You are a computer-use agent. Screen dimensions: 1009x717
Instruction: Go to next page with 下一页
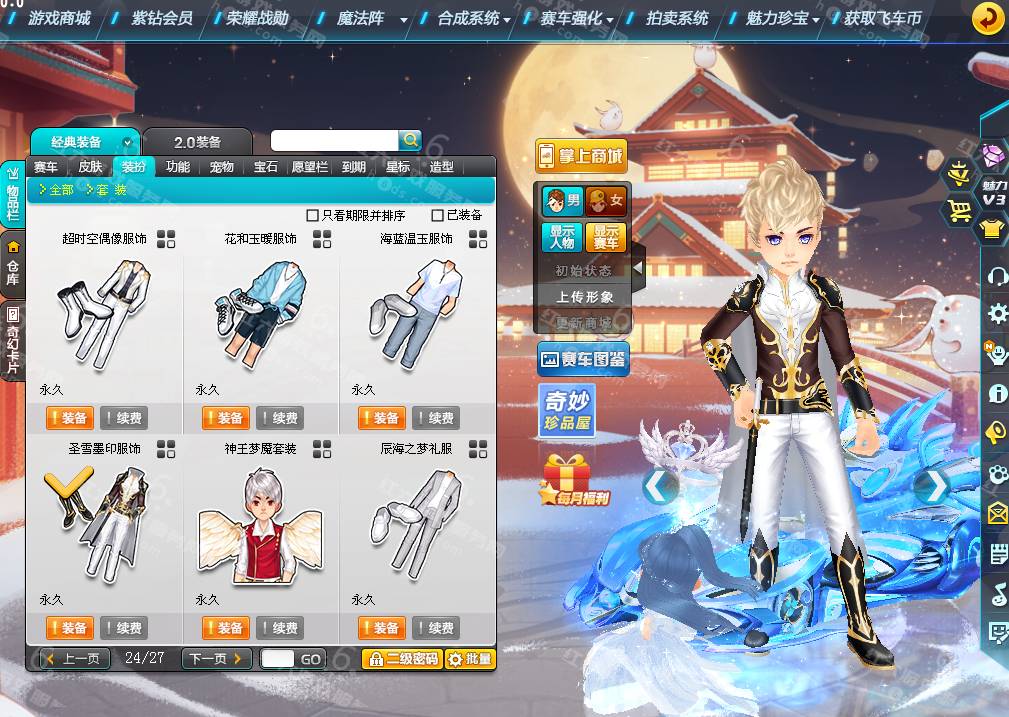[x=216, y=658]
